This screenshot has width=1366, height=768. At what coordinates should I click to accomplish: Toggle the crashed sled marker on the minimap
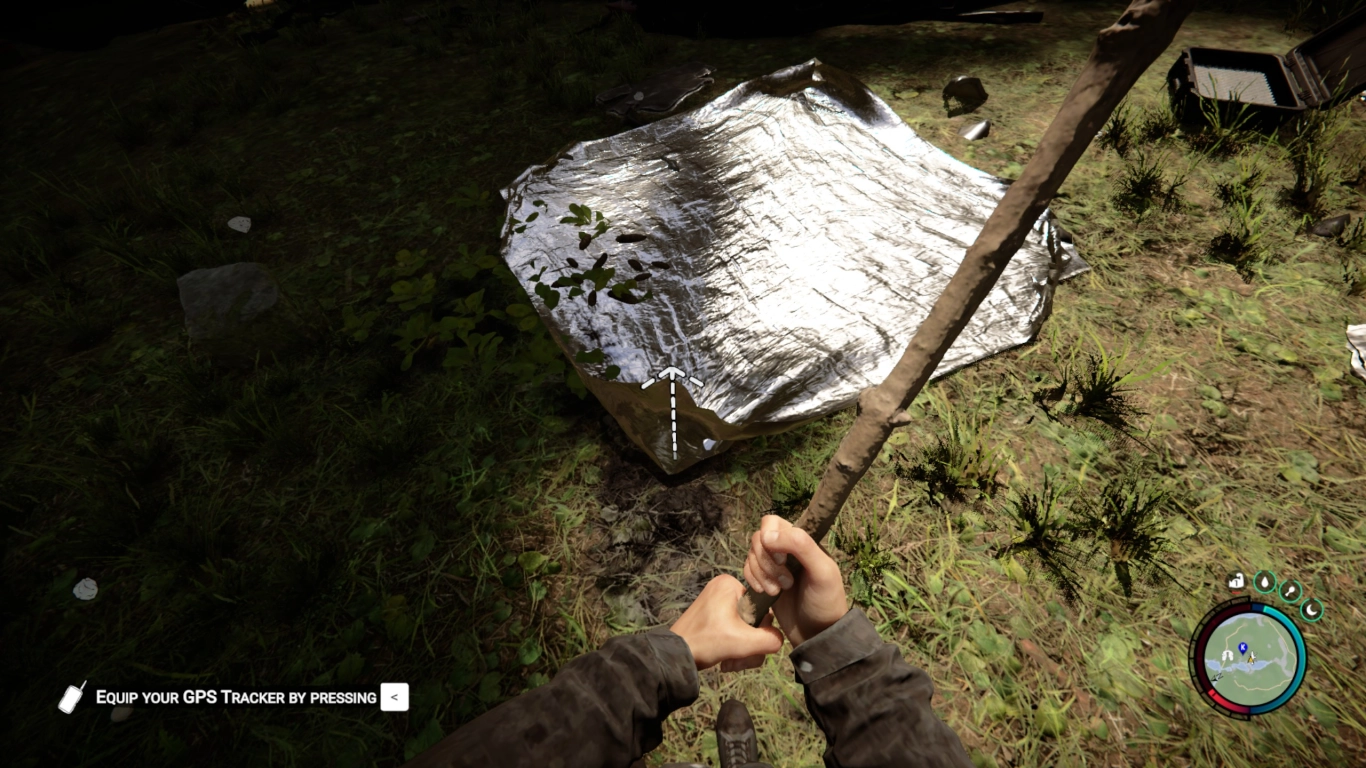click(1215, 676)
